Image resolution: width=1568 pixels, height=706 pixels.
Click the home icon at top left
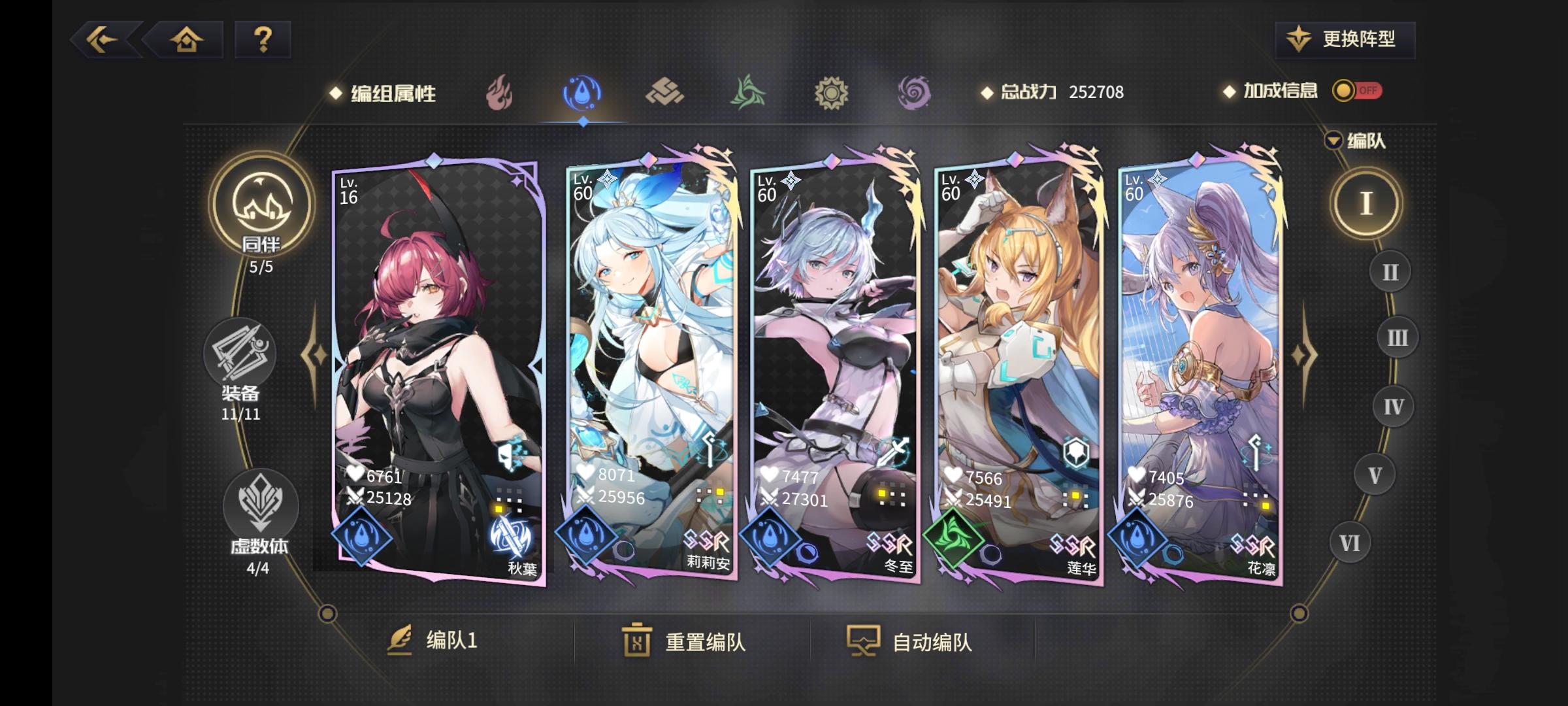pos(188,41)
